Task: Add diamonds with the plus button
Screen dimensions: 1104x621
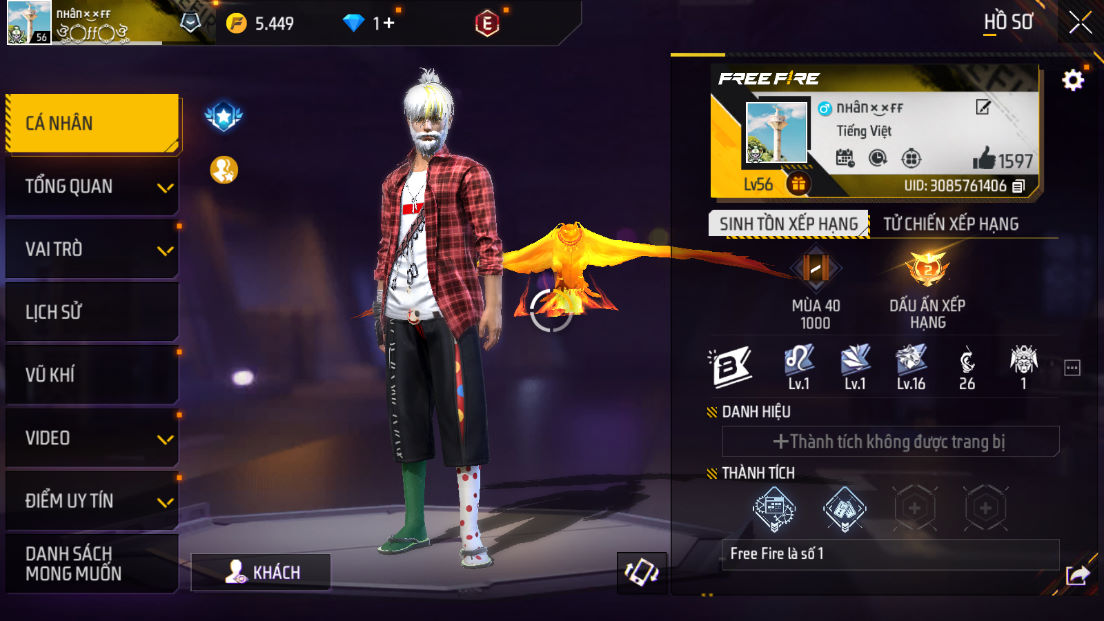Action: 389,23
